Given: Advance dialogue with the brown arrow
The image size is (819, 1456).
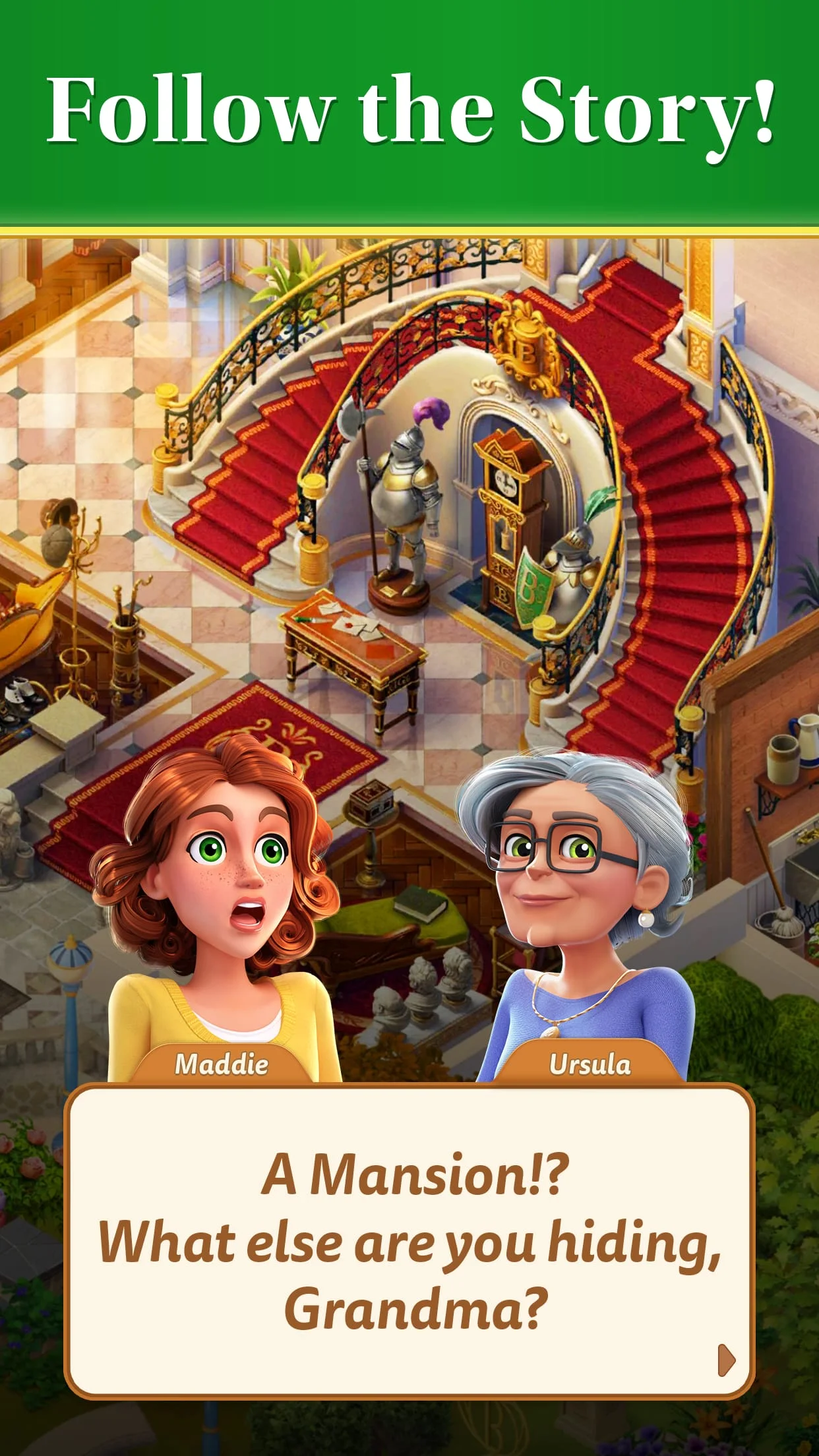Looking at the screenshot, I should click(725, 1359).
